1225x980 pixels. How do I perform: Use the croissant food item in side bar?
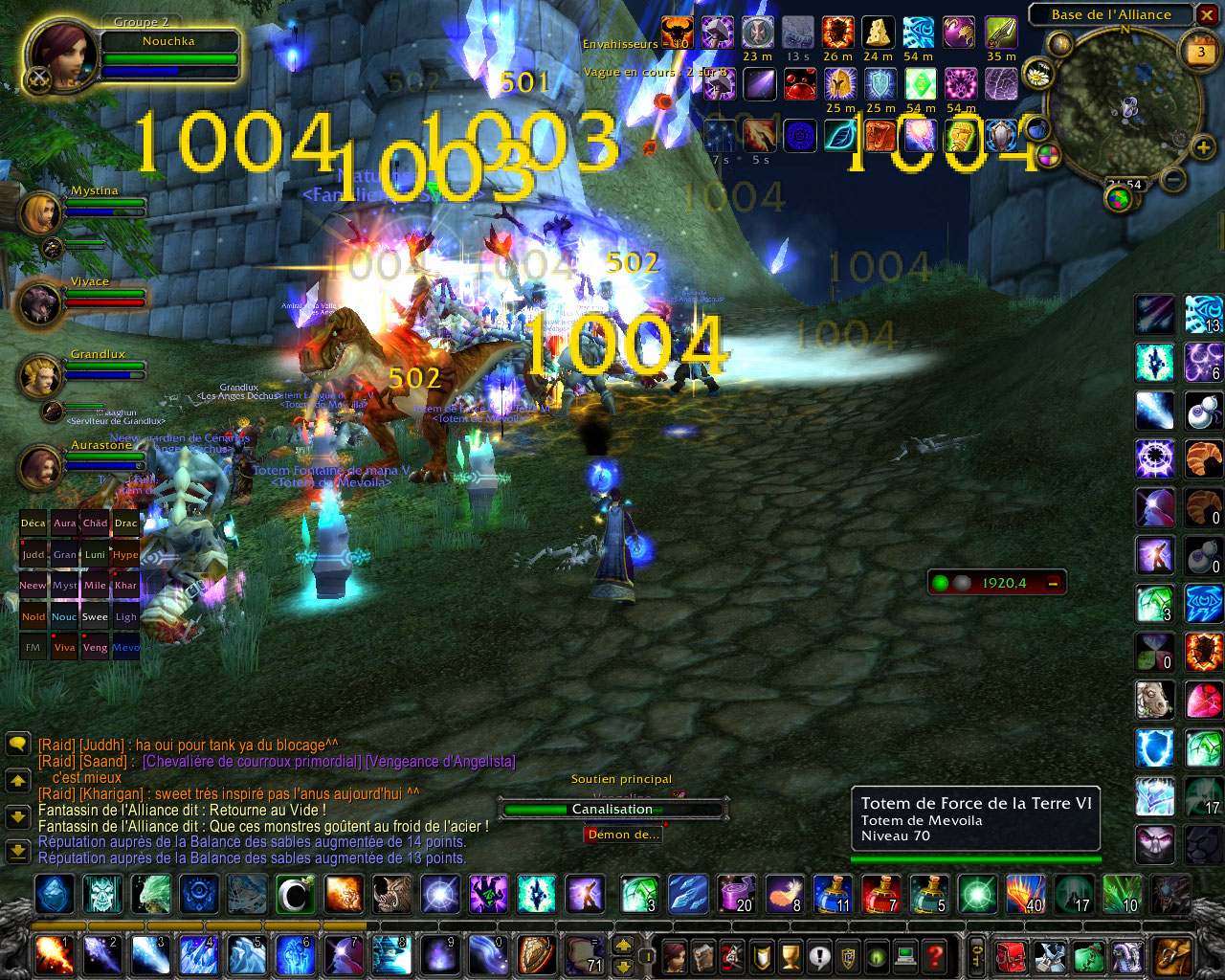pos(1202,458)
